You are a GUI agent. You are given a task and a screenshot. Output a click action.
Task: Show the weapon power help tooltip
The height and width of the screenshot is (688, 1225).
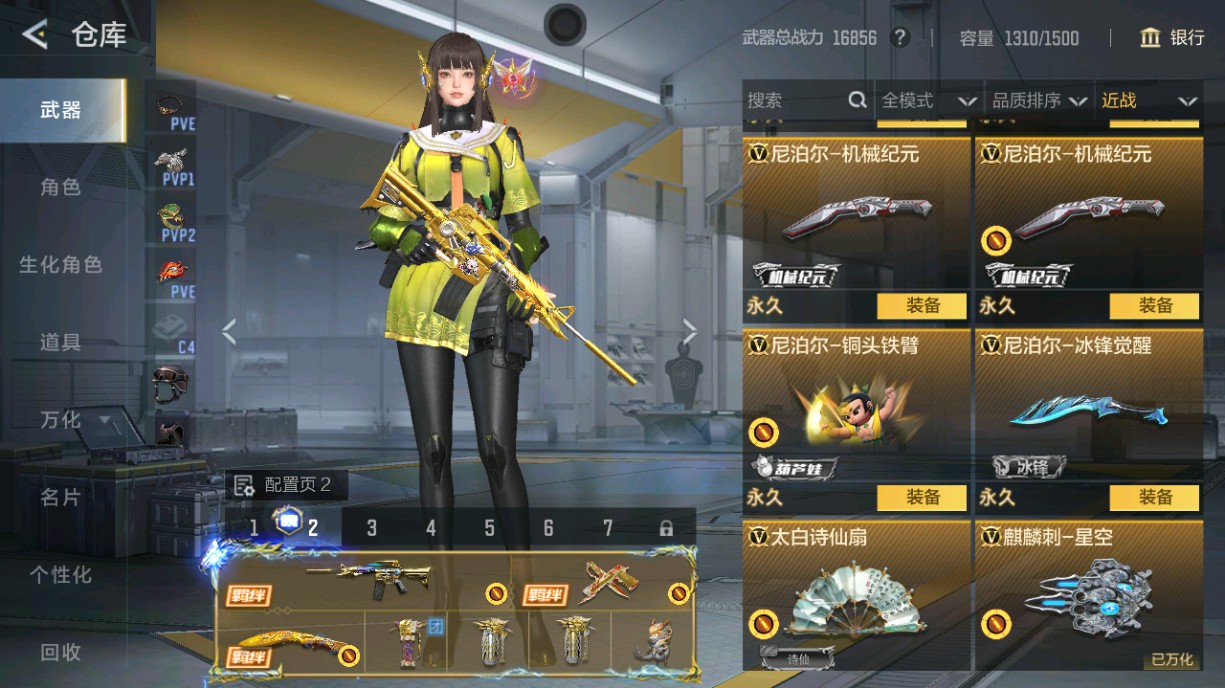click(900, 38)
